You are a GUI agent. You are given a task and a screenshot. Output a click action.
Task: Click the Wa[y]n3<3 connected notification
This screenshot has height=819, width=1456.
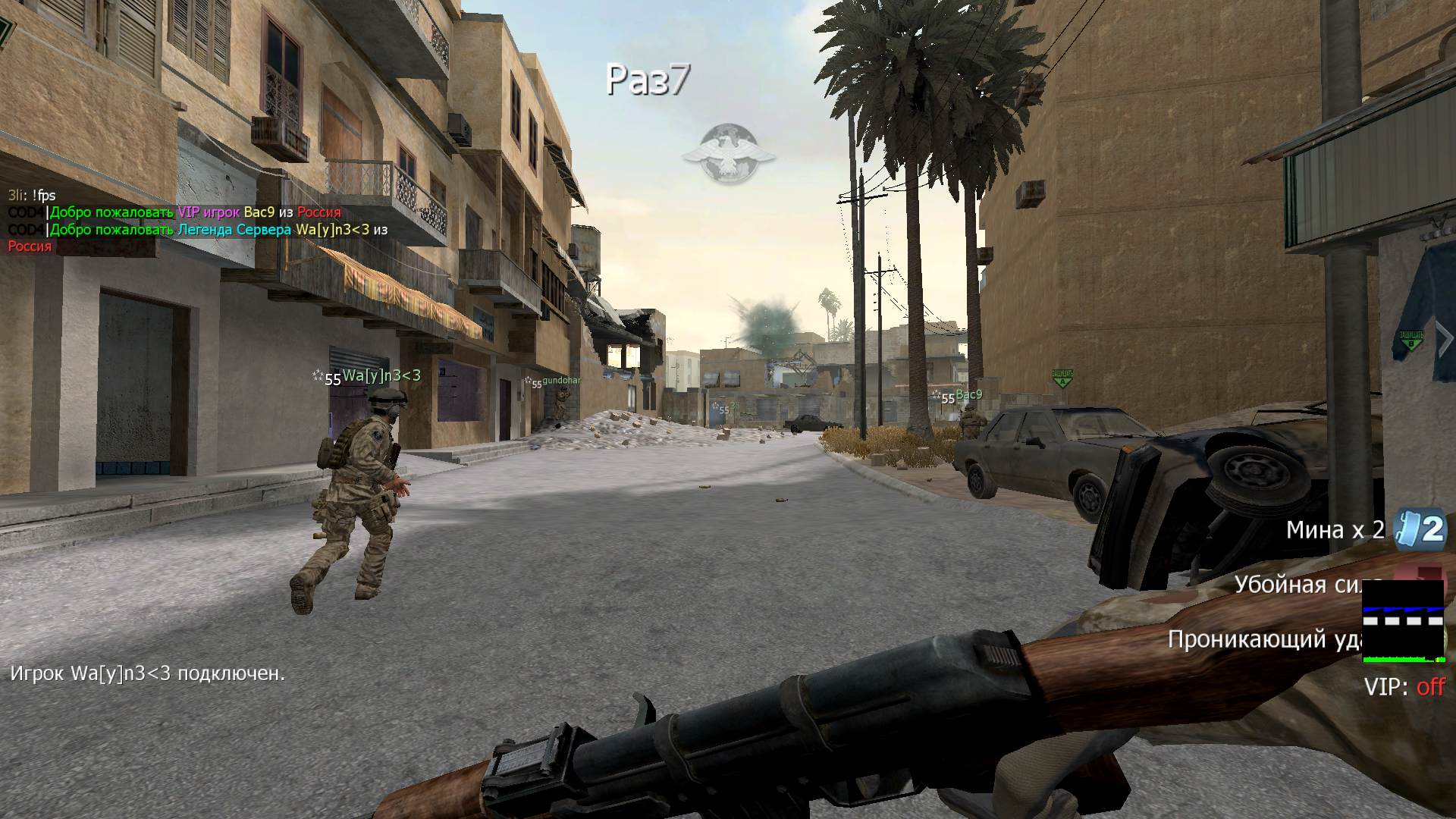coord(148,673)
